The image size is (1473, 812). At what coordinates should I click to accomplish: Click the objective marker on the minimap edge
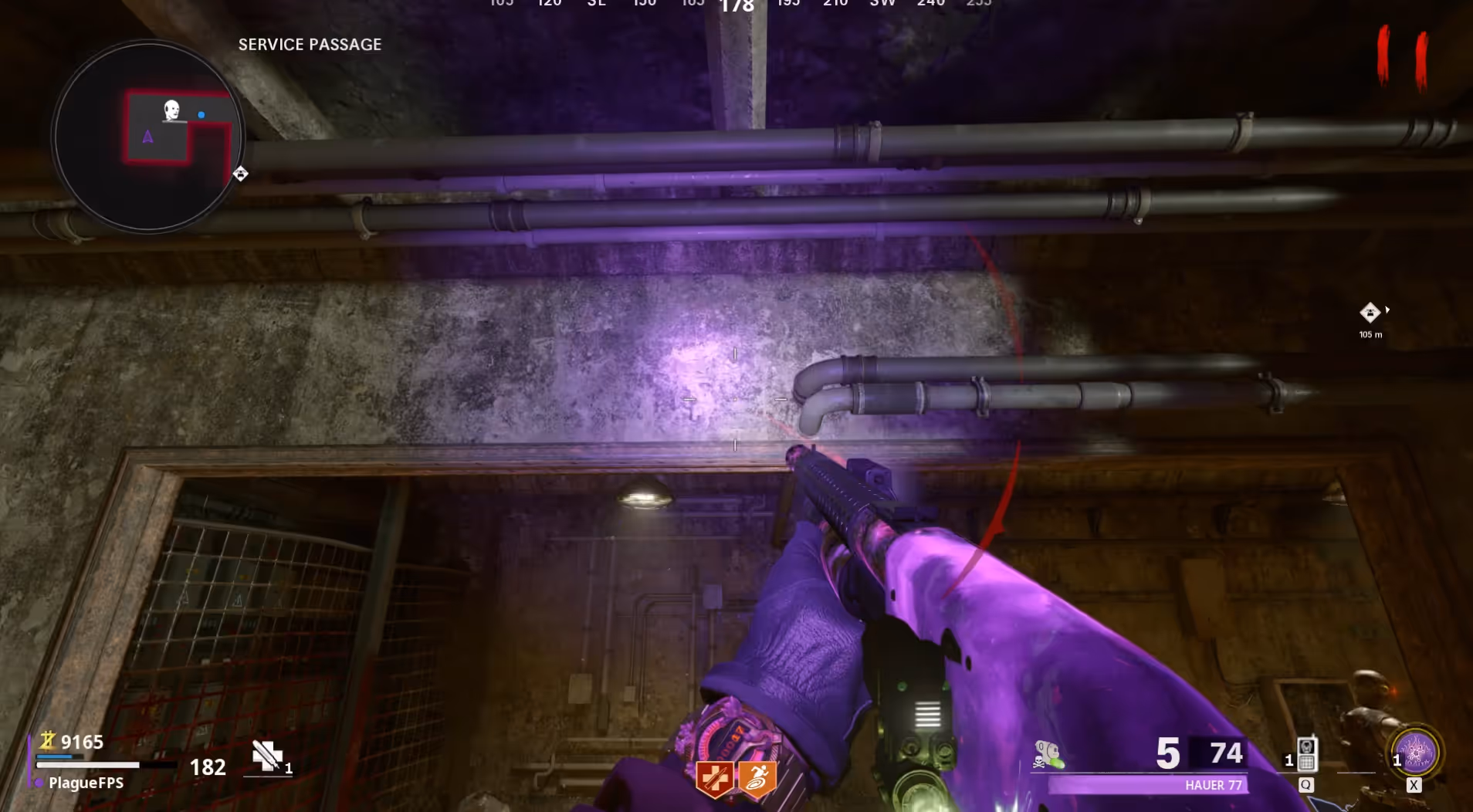coord(240,174)
